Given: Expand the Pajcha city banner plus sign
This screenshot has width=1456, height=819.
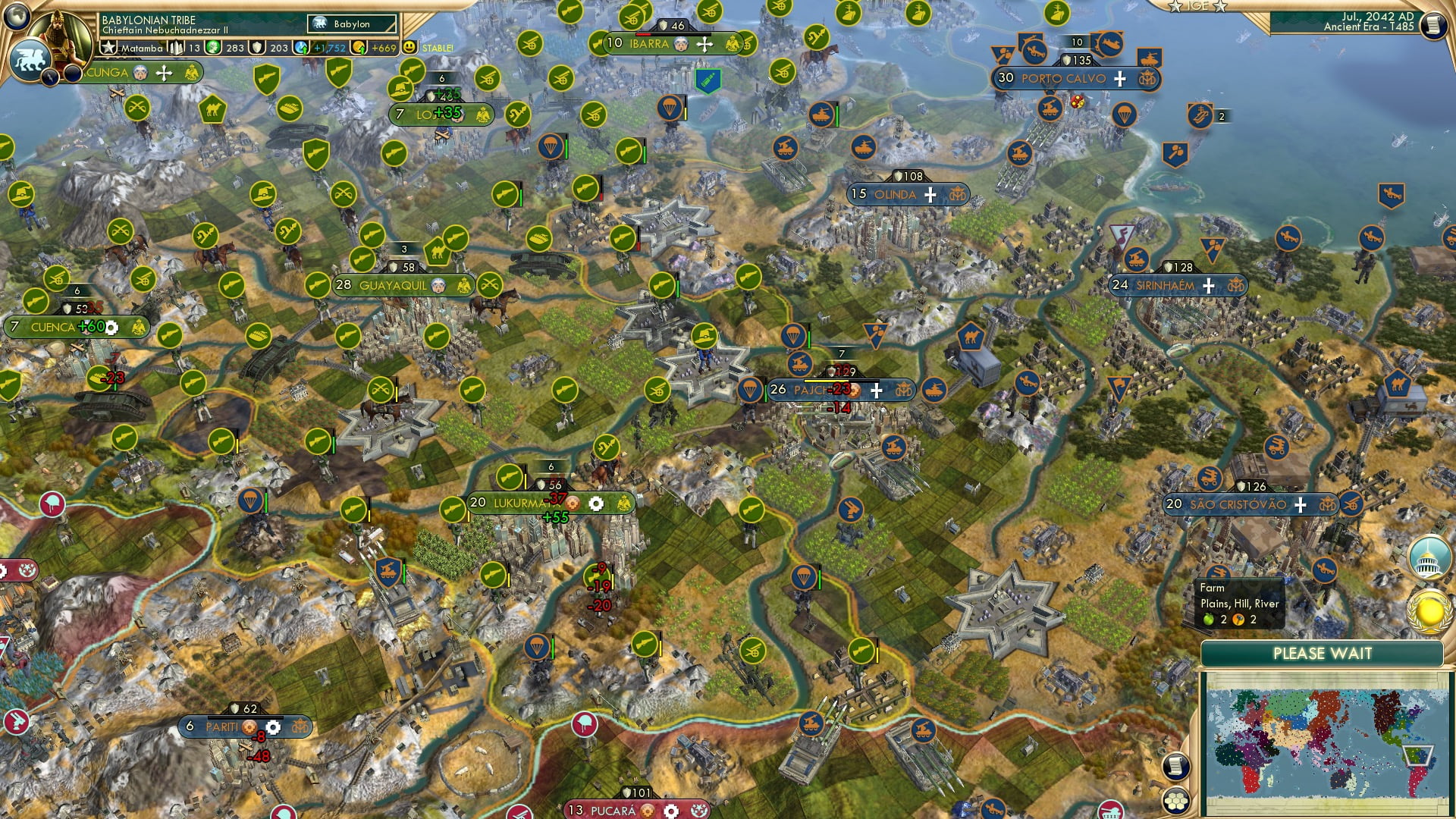Looking at the screenshot, I should pyautogui.click(x=877, y=391).
